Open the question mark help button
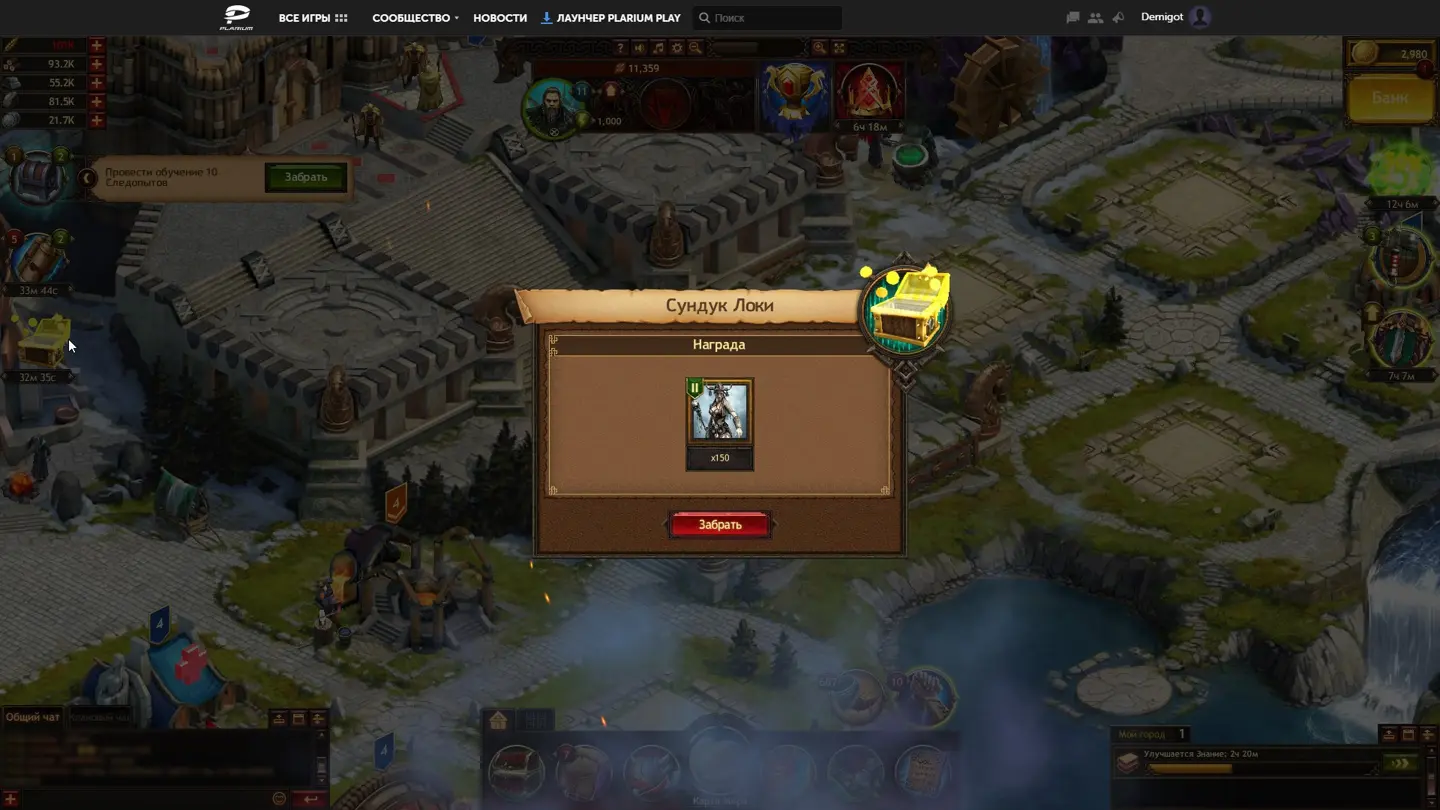 [620, 48]
